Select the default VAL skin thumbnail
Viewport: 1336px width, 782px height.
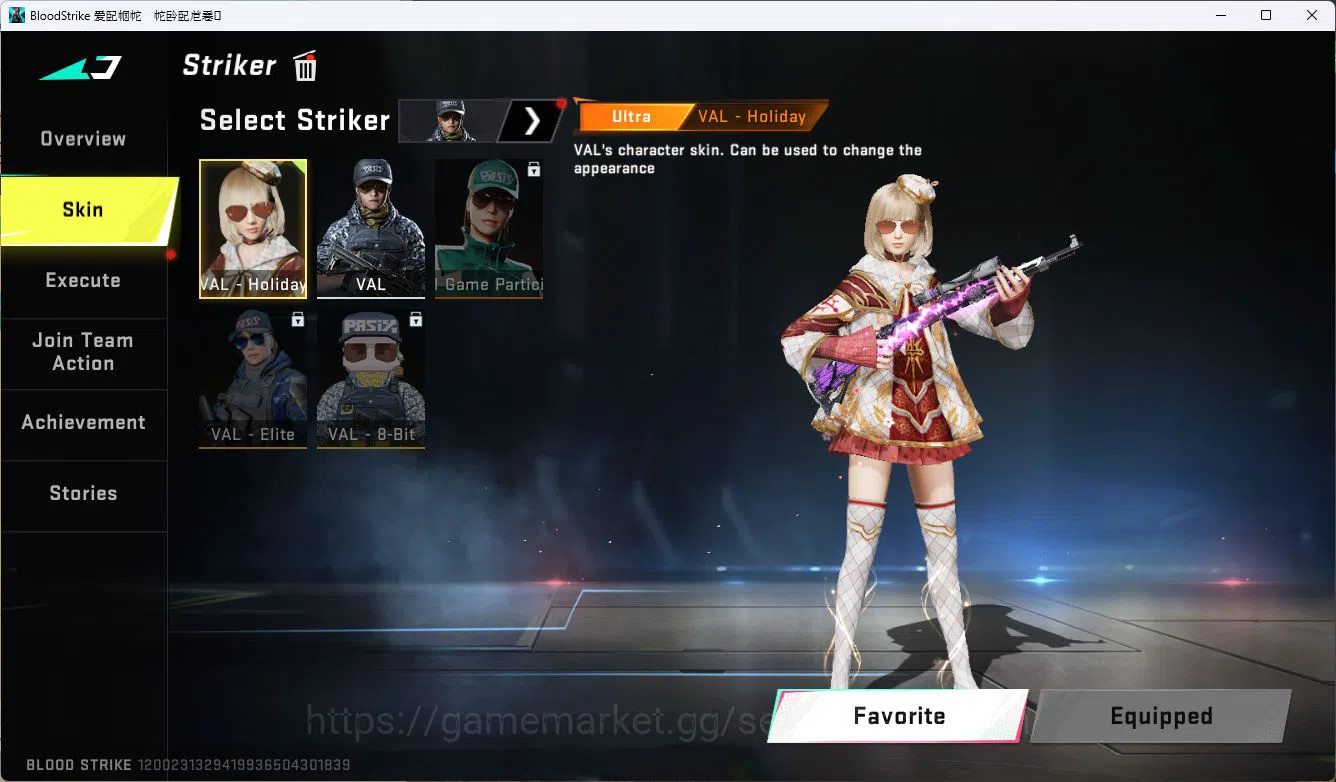pos(370,229)
